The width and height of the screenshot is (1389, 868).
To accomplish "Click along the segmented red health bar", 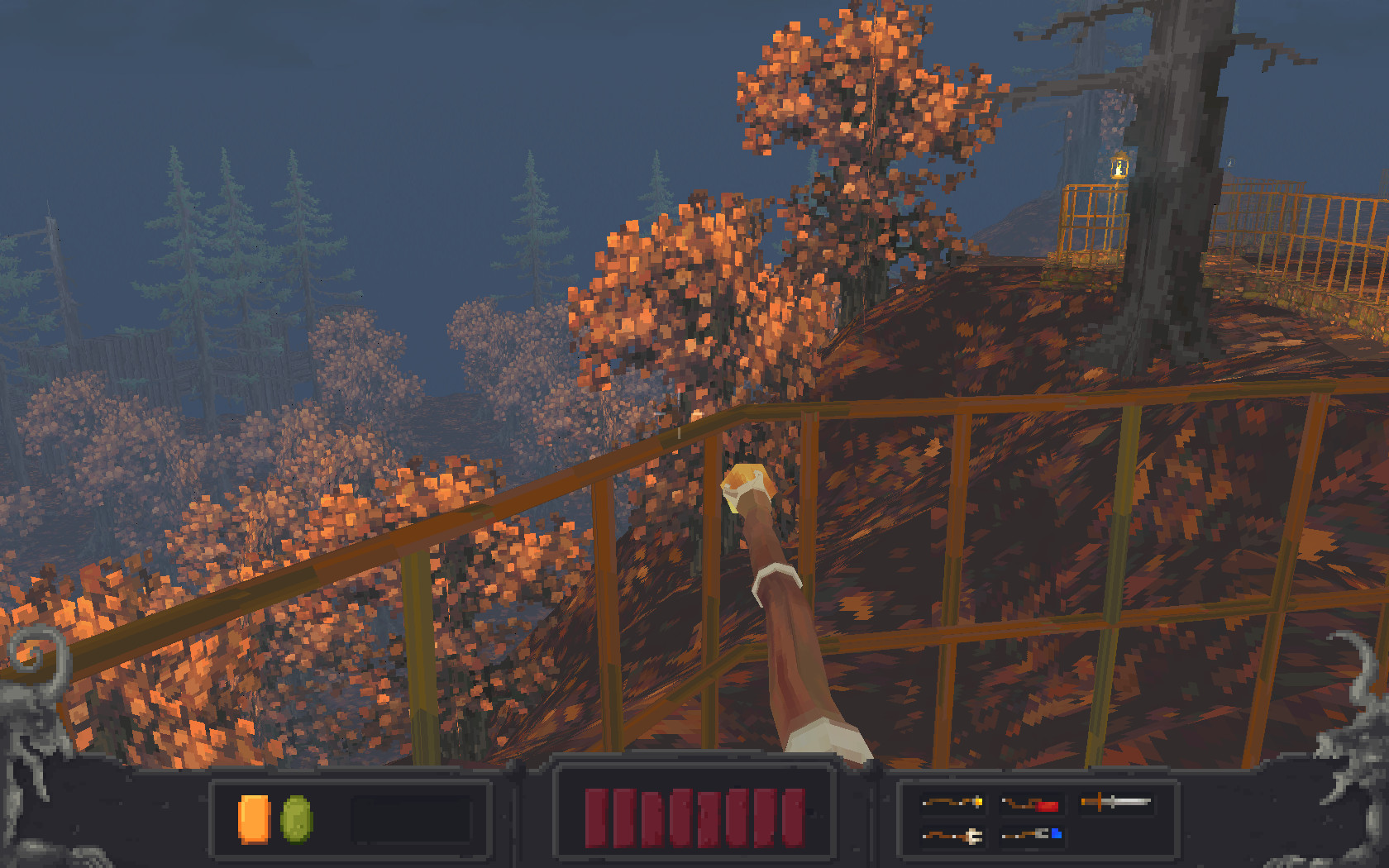I will [694, 818].
